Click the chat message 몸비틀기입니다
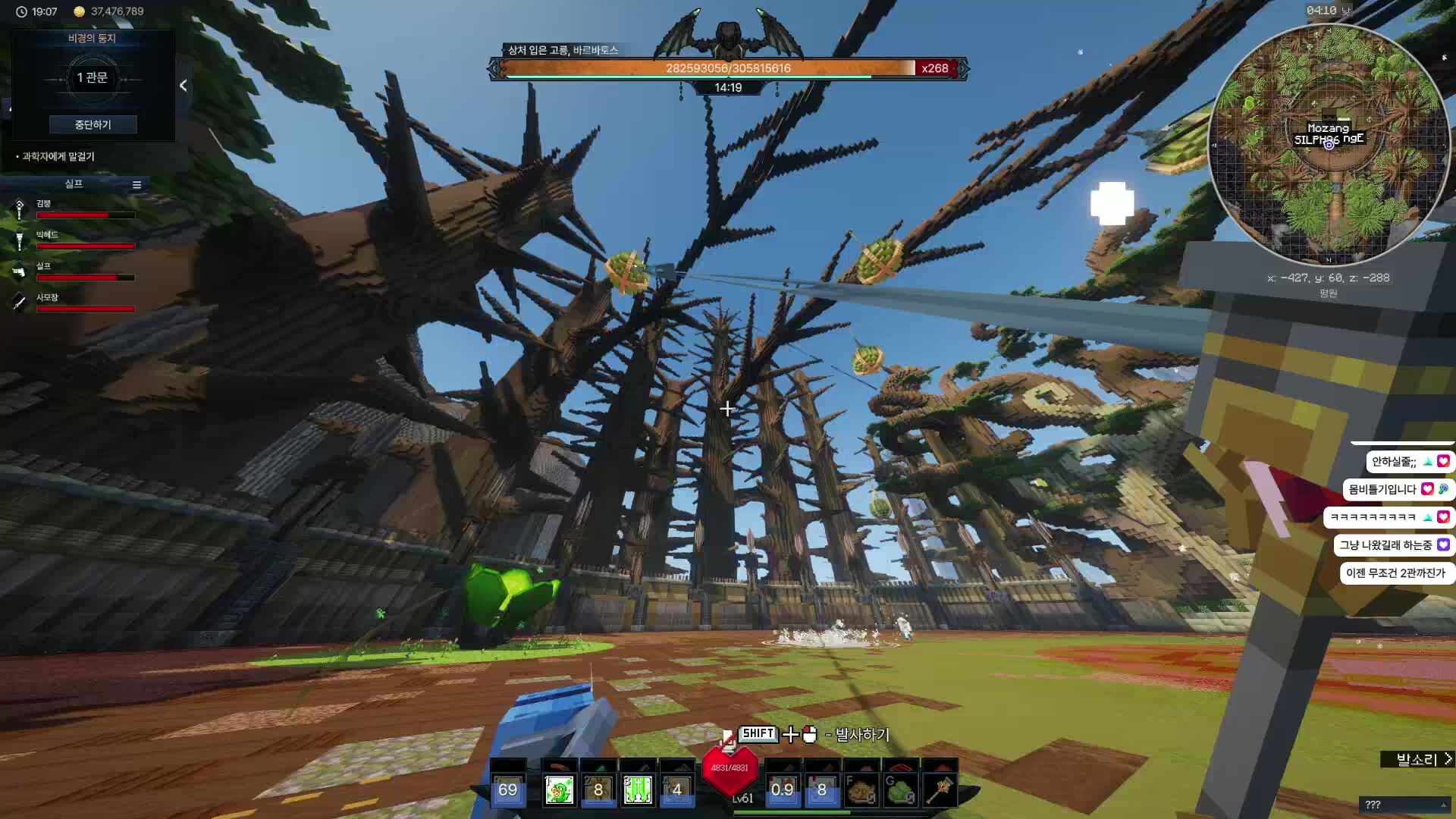 [x=1382, y=490]
